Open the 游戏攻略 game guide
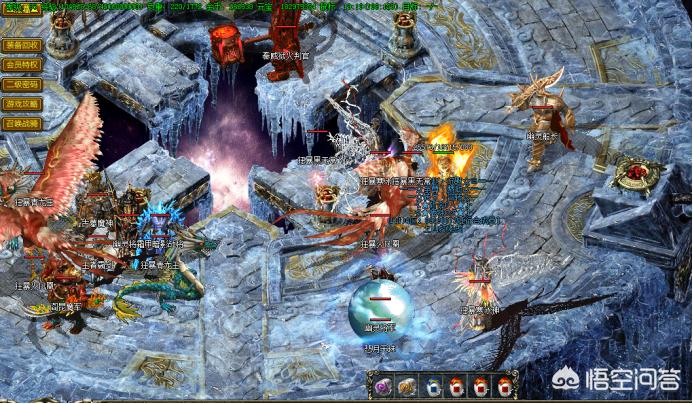 [22, 103]
